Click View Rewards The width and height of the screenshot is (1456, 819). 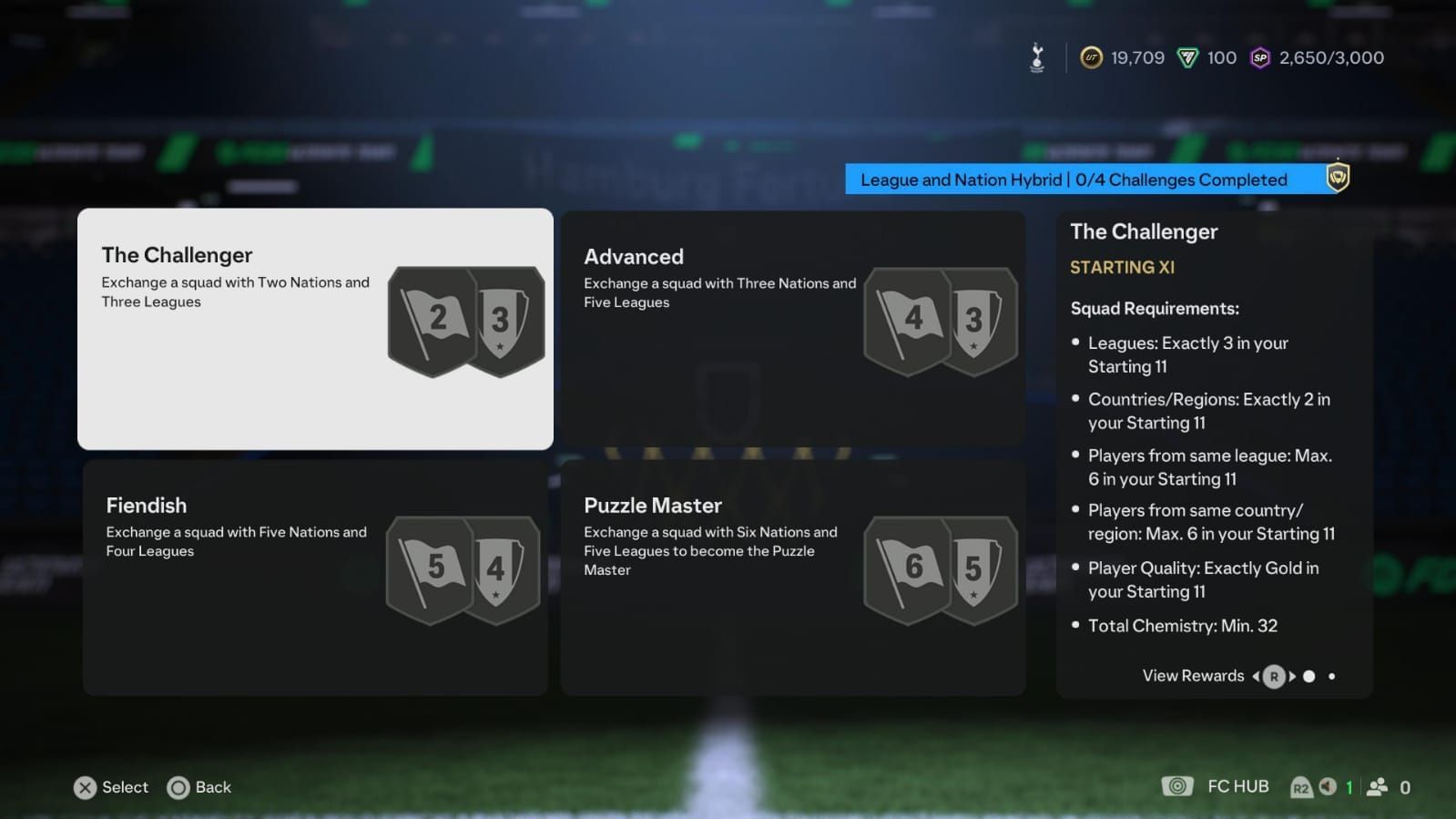(1193, 676)
